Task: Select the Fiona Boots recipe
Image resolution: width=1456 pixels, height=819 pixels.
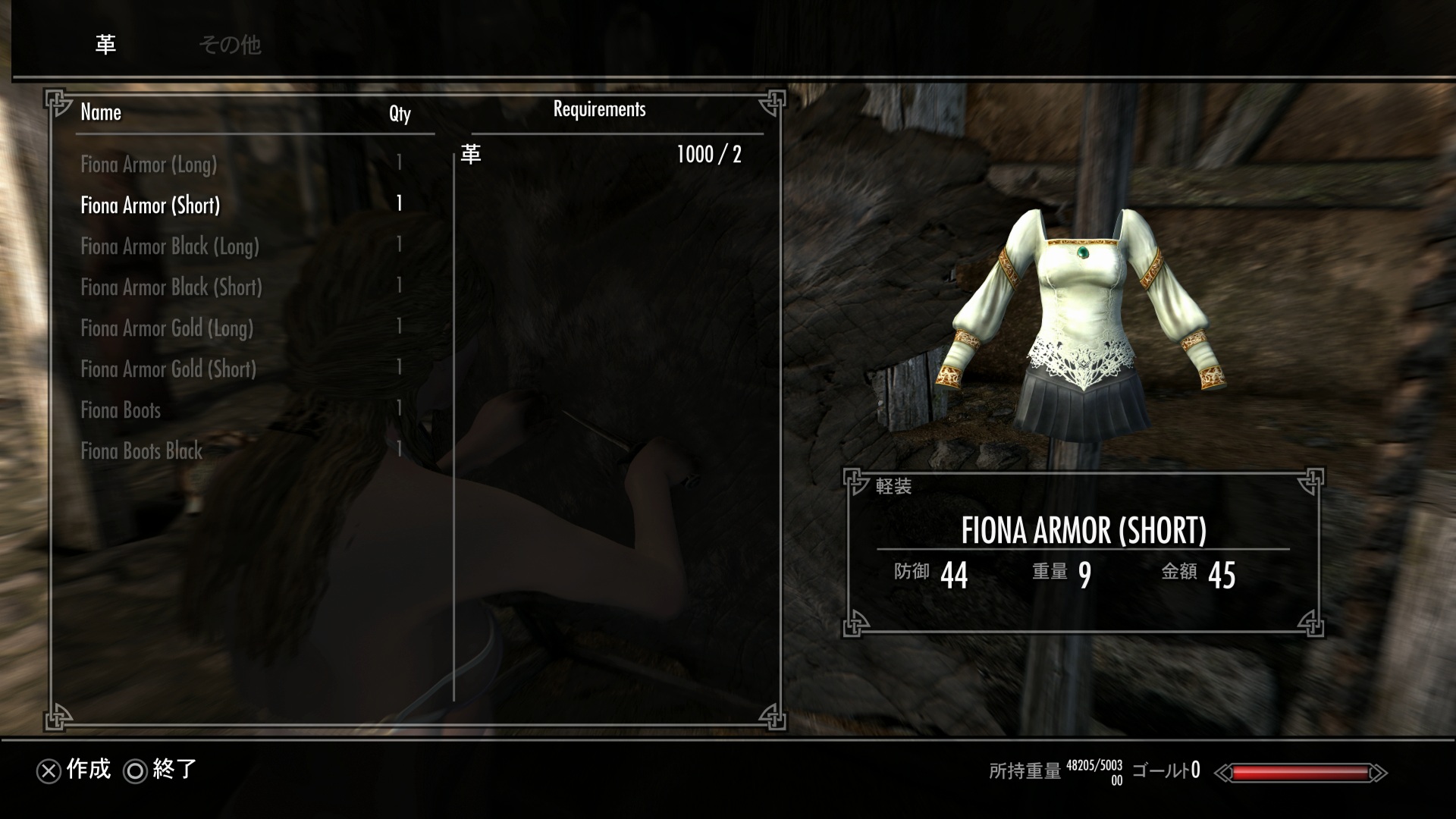Action: click(121, 410)
